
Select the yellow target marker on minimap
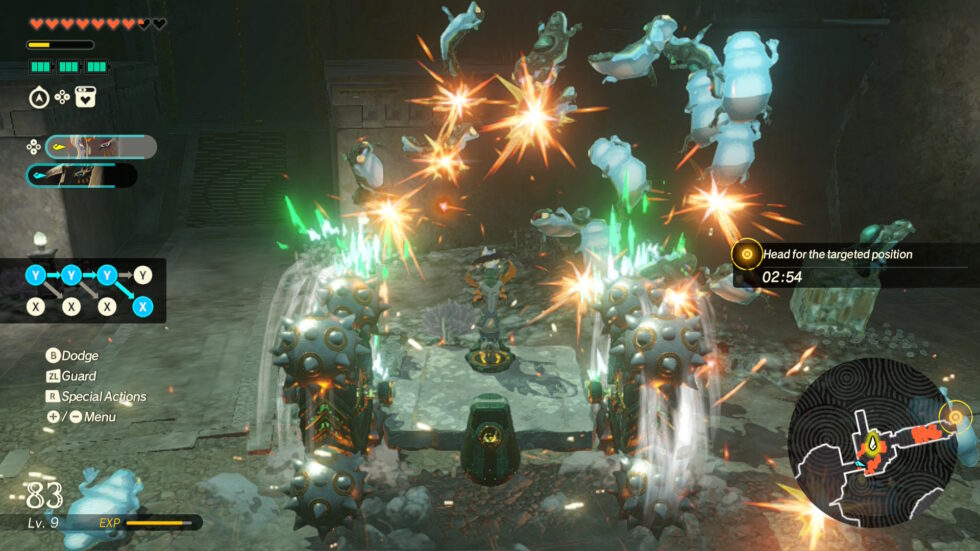point(956,414)
